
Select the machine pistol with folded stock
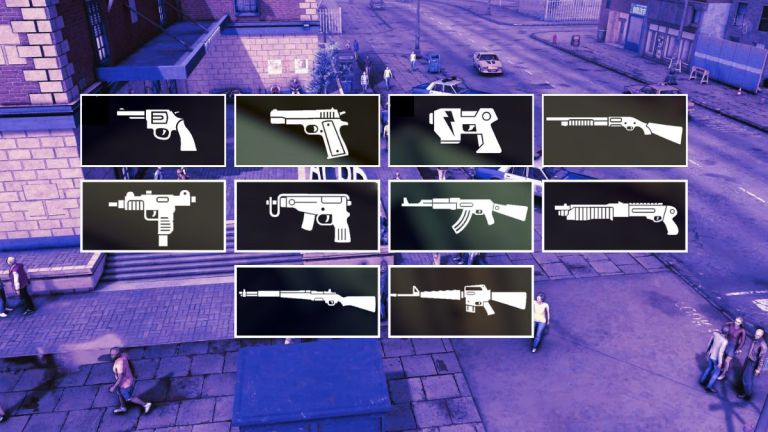click(307, 216)
